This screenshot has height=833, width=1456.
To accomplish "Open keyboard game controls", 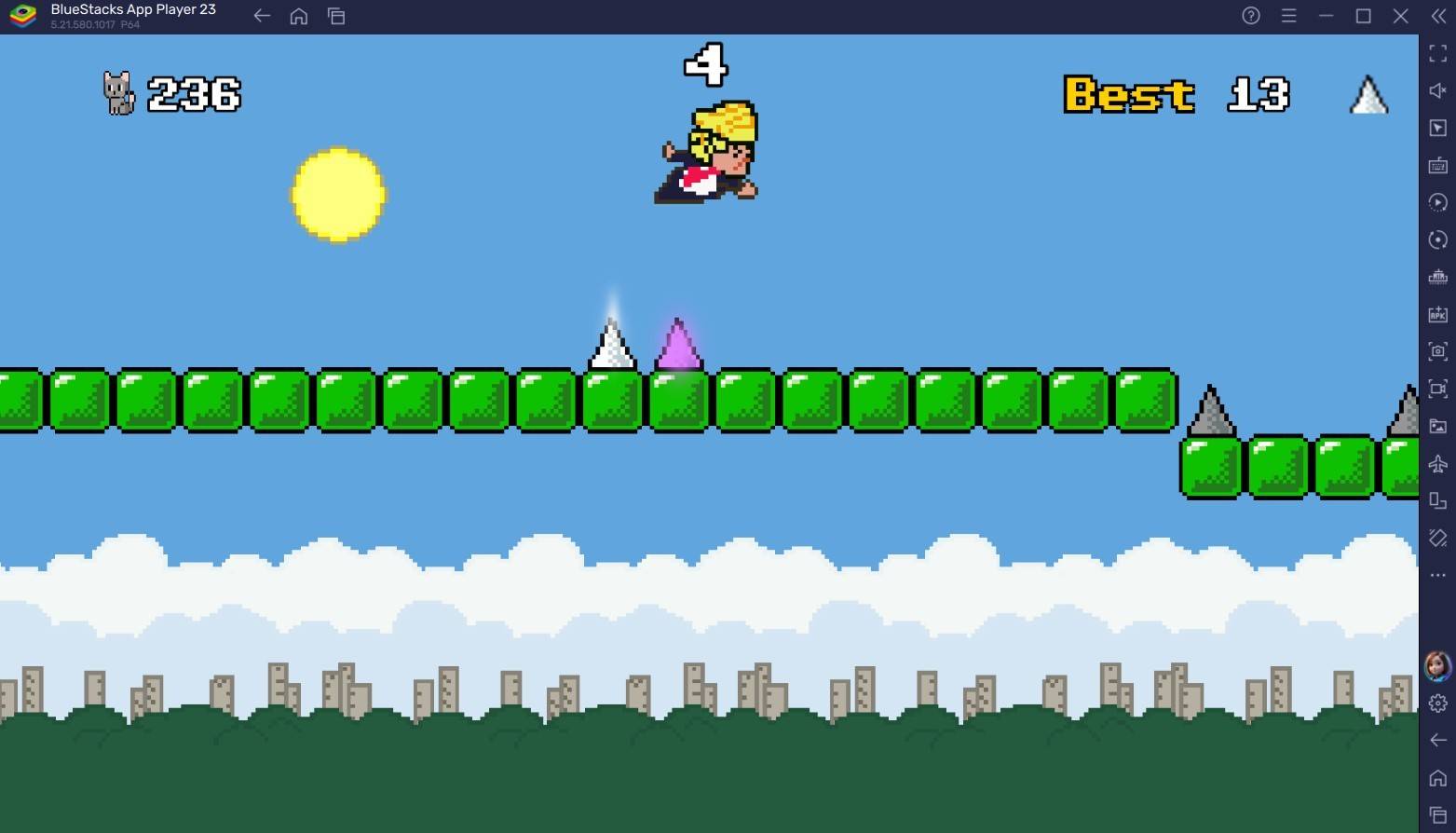I will tap(1437, 165).
